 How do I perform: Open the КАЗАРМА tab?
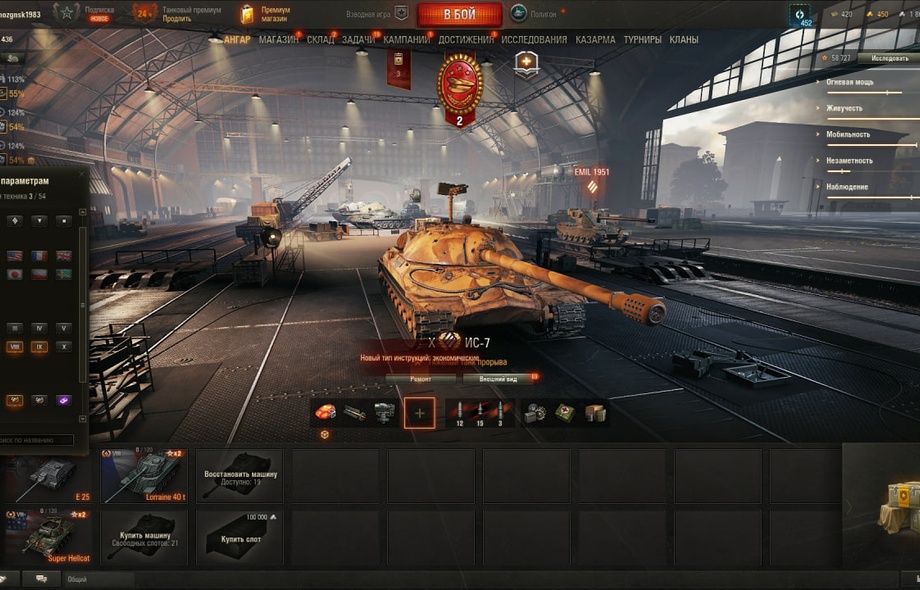[595, 40]
